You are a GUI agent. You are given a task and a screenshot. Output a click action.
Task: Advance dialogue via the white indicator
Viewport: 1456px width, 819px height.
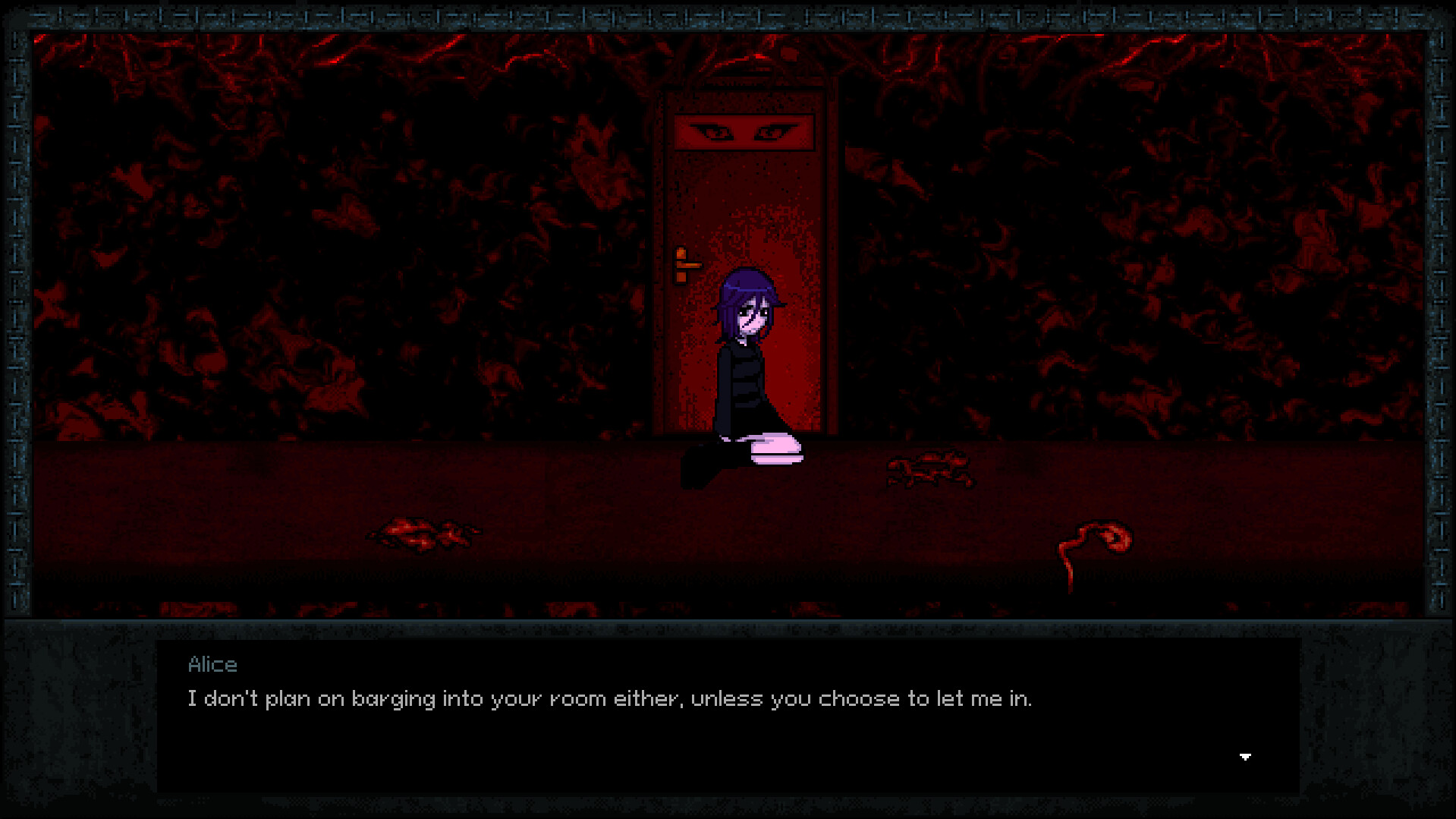(x=1244, y=756)
